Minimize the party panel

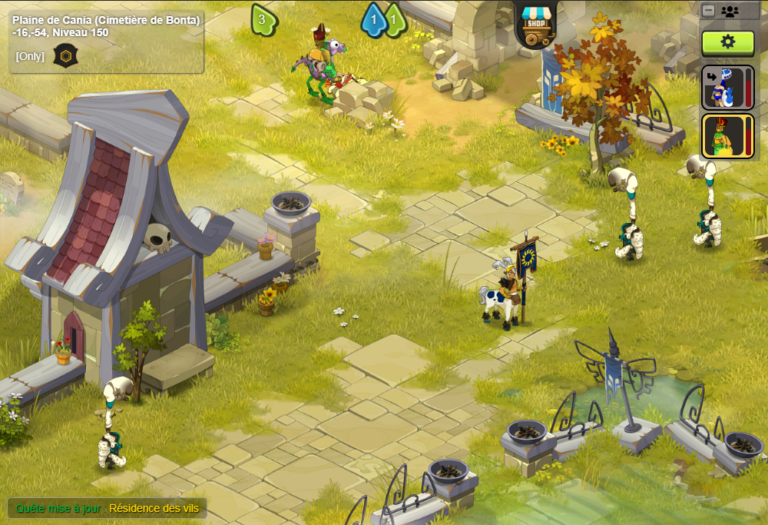(x=709, y=11)
